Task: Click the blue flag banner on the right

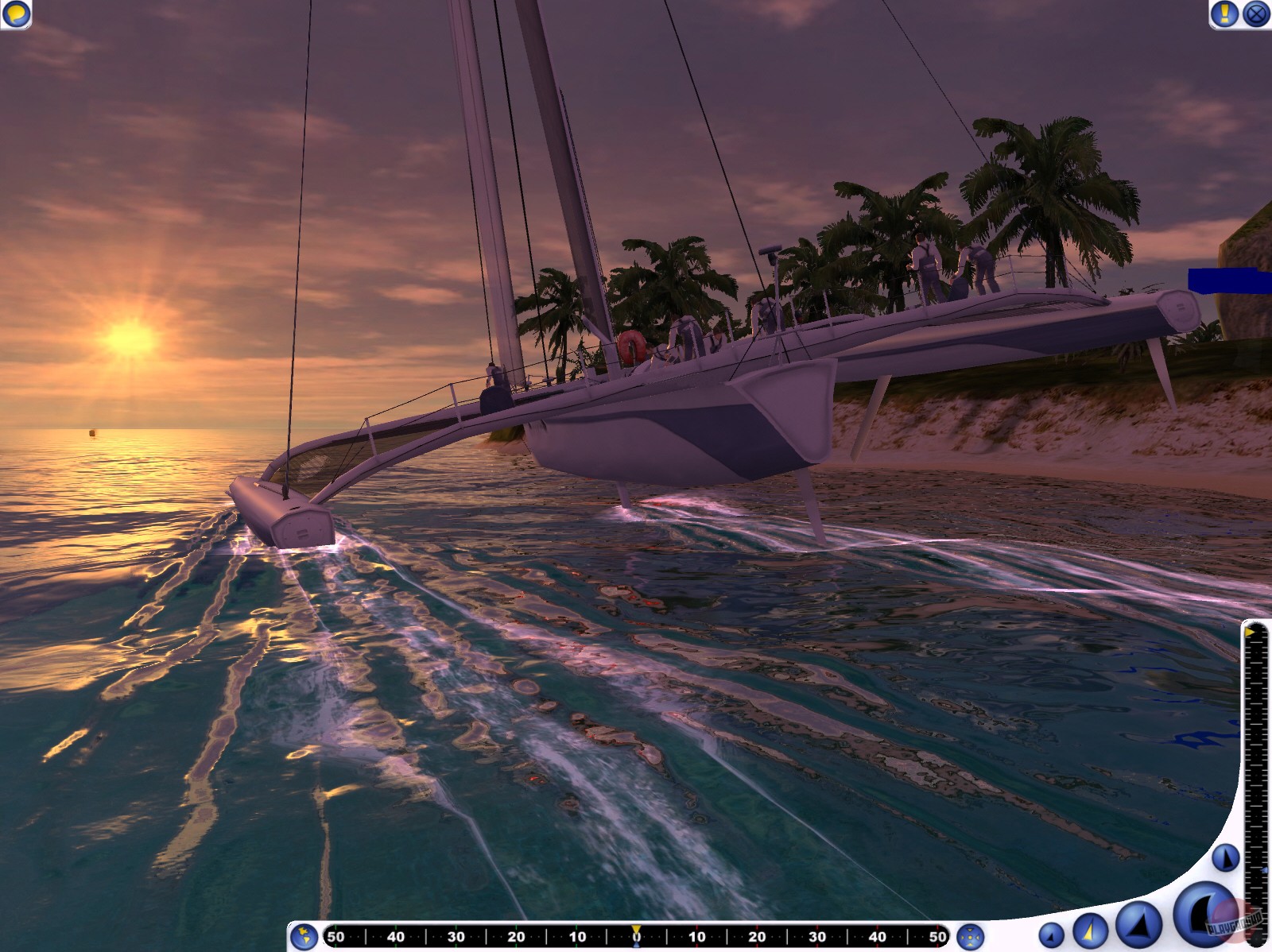Action: [1227, 280]
